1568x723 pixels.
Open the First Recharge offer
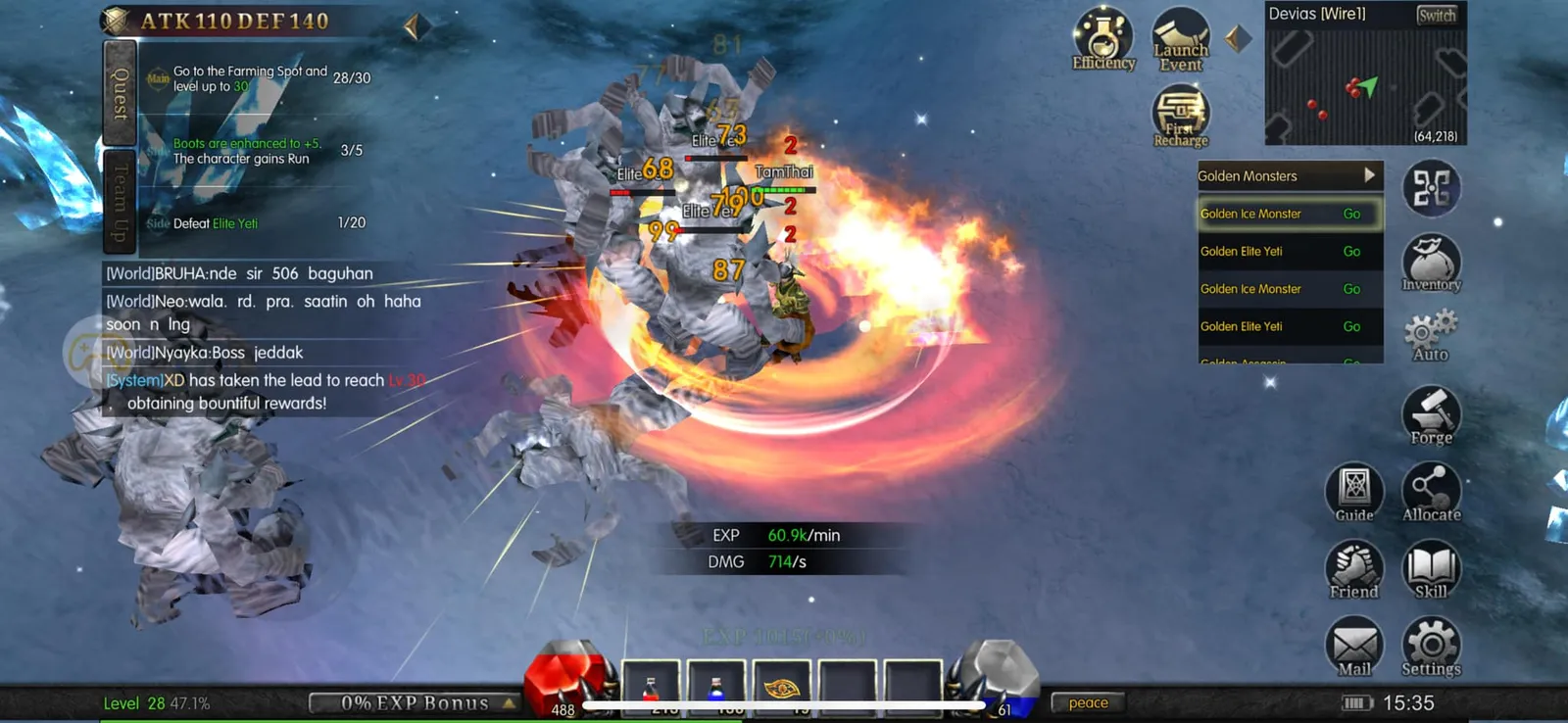1180,117
